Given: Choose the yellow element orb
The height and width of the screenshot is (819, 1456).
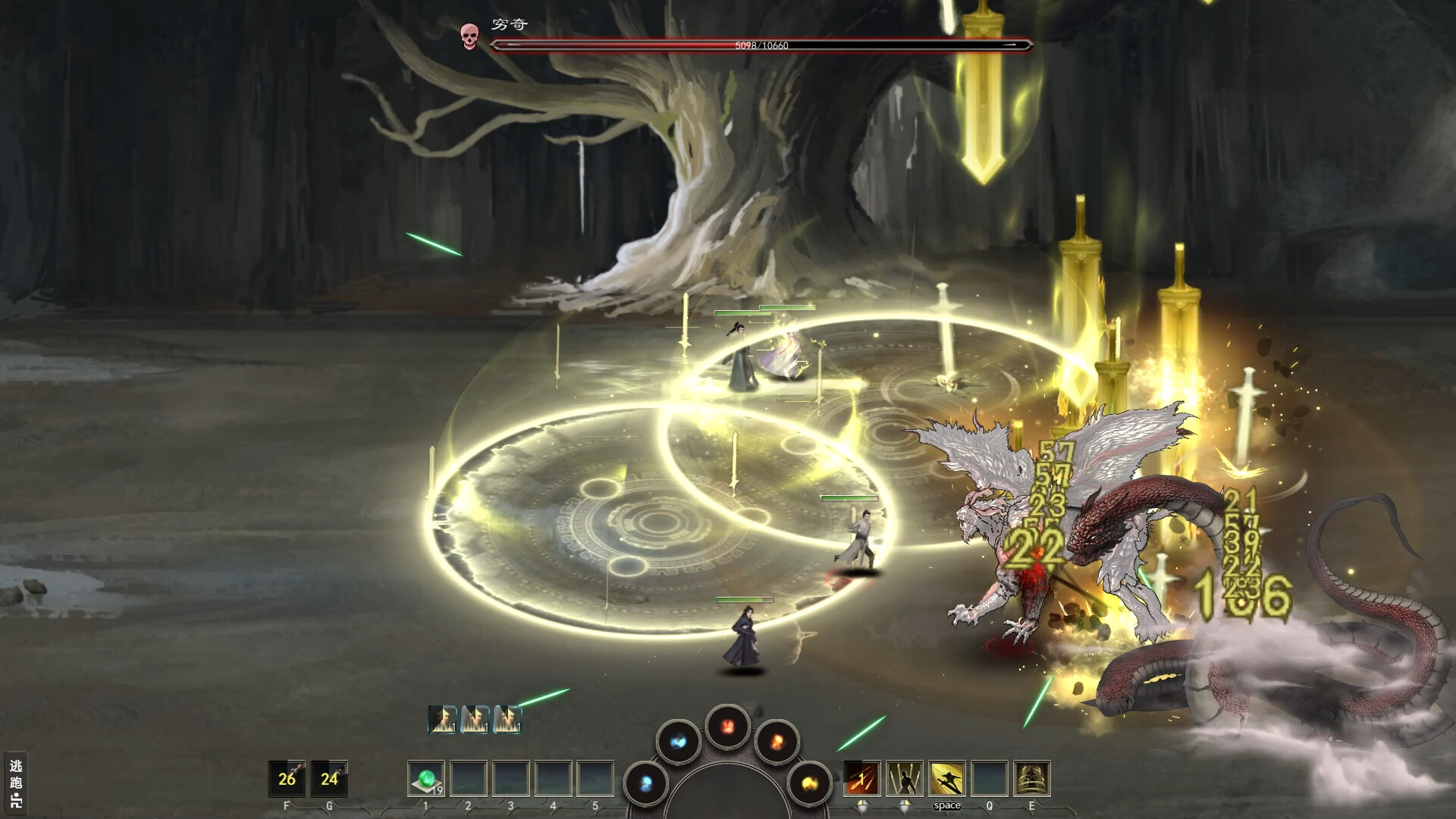Looking at the screenshot, I should [x=808, y=783].
